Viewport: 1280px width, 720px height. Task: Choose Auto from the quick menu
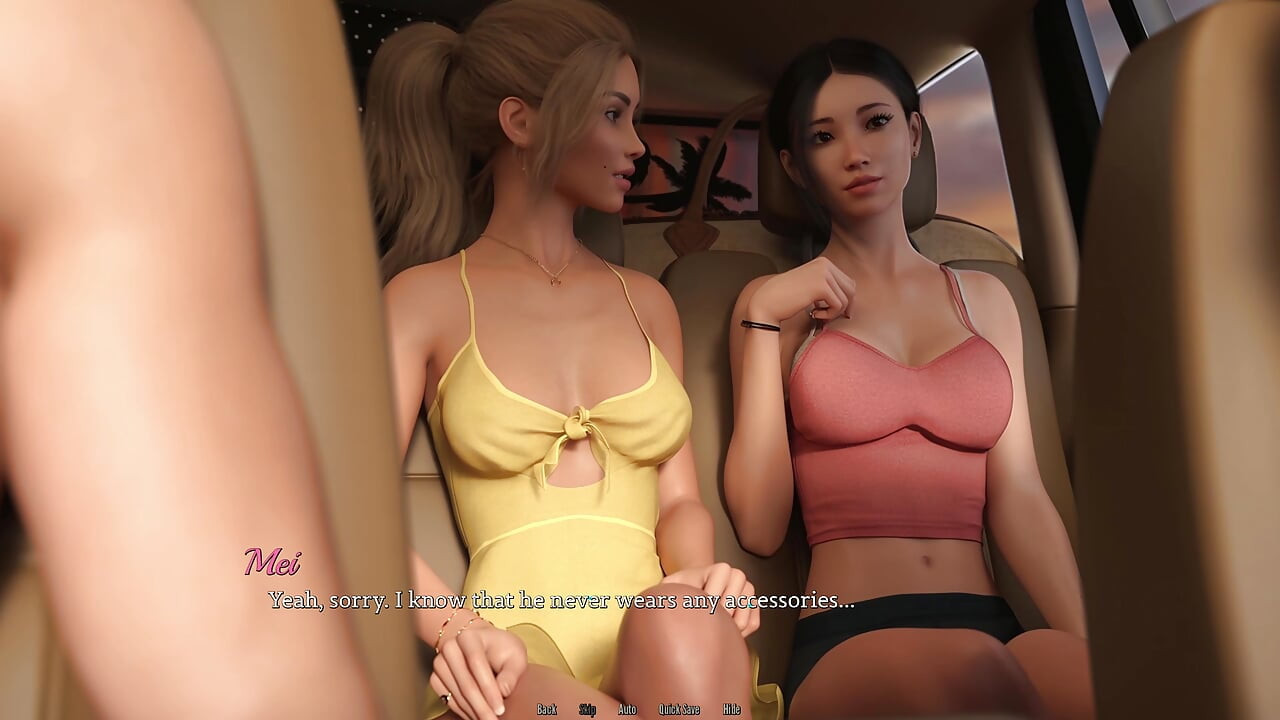pos(628,708)
